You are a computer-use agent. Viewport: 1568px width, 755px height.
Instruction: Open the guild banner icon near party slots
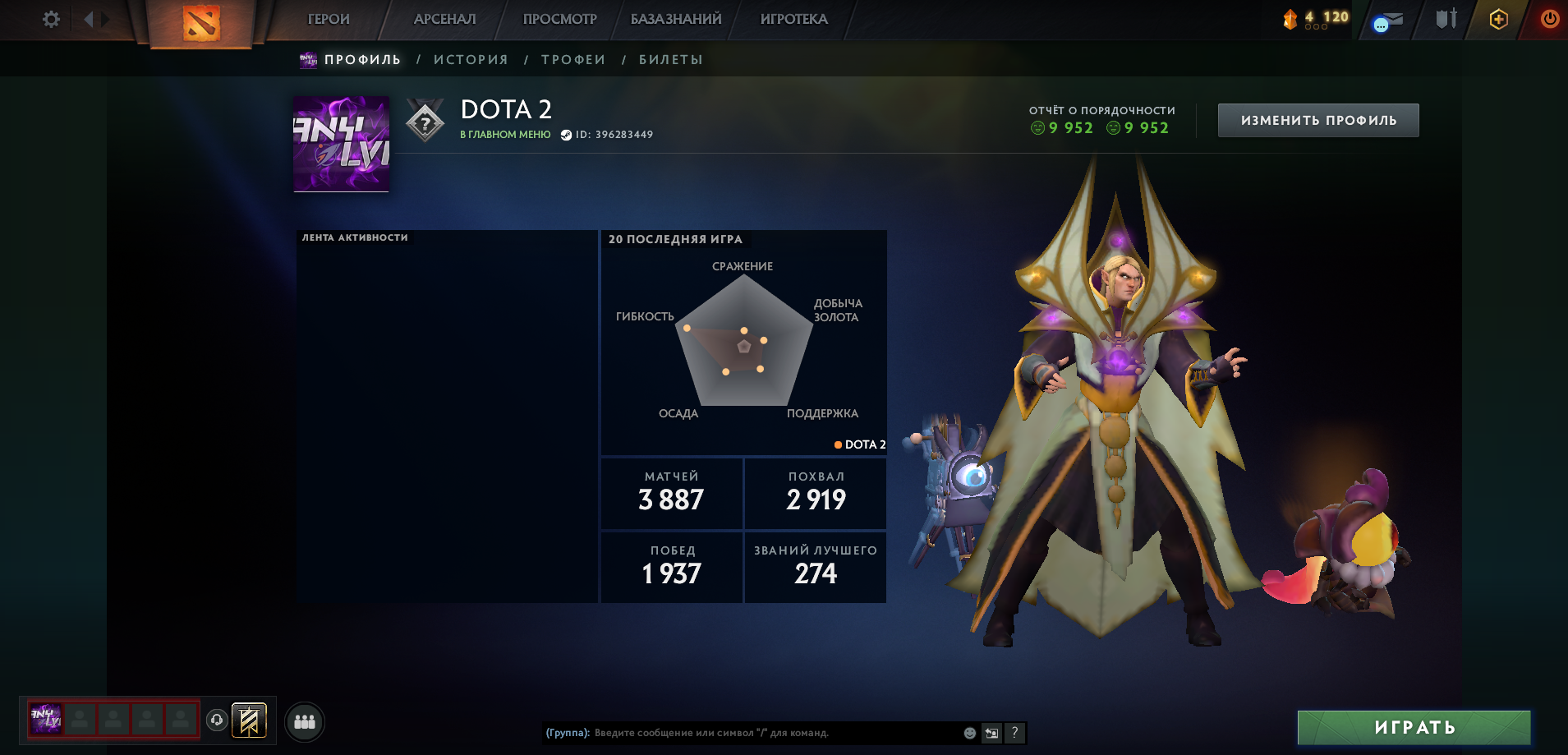tap(248, 719)
